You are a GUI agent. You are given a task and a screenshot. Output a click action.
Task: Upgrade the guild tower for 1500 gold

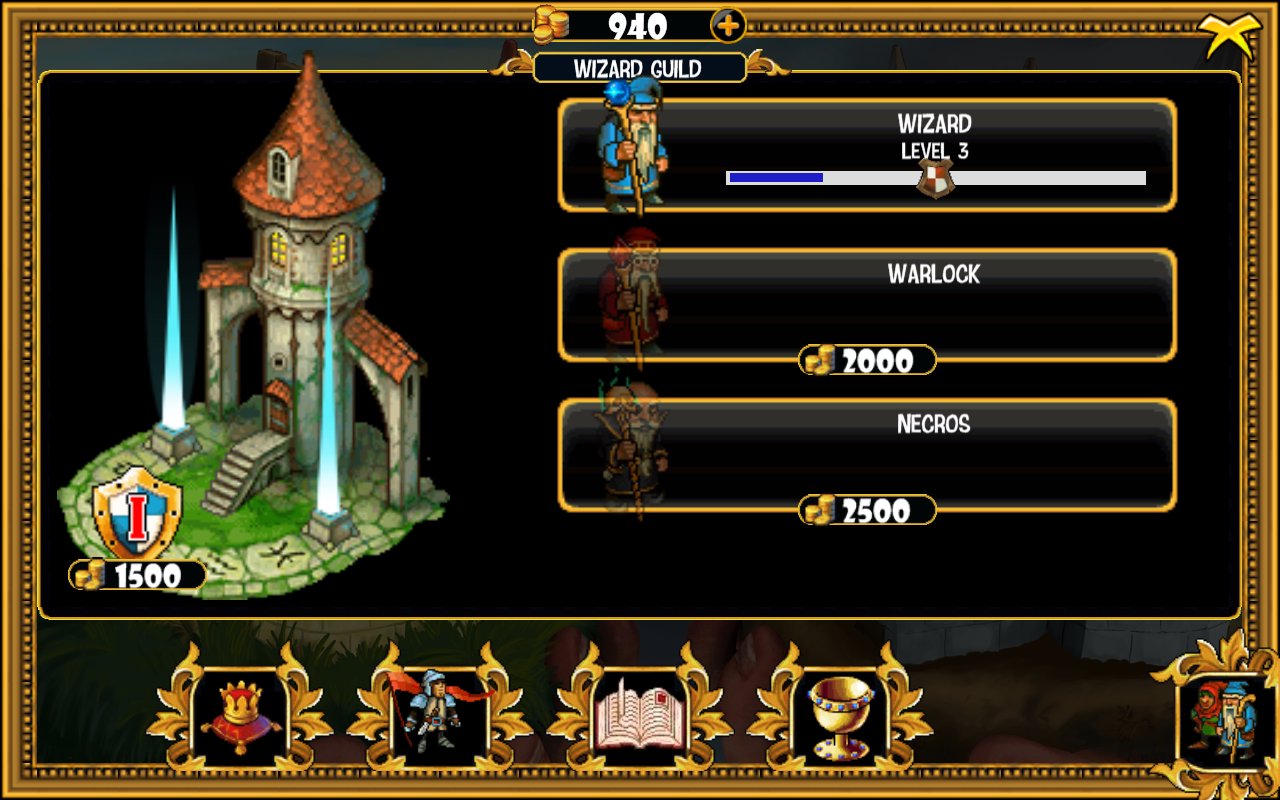[138, 575]
